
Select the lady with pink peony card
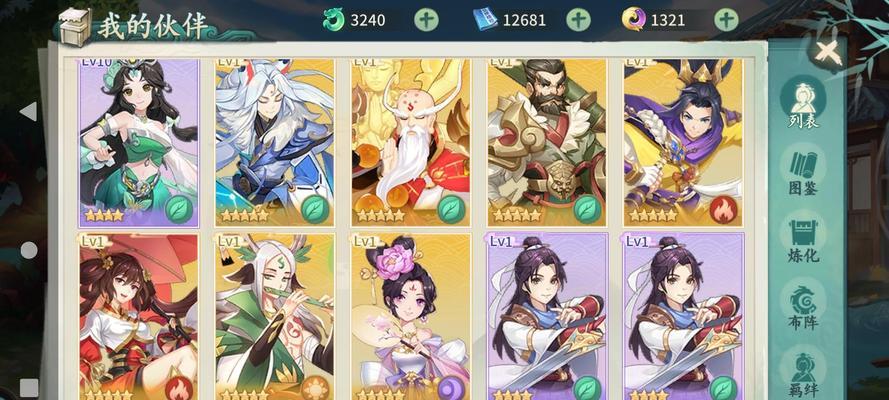click(x=410, y=317)
